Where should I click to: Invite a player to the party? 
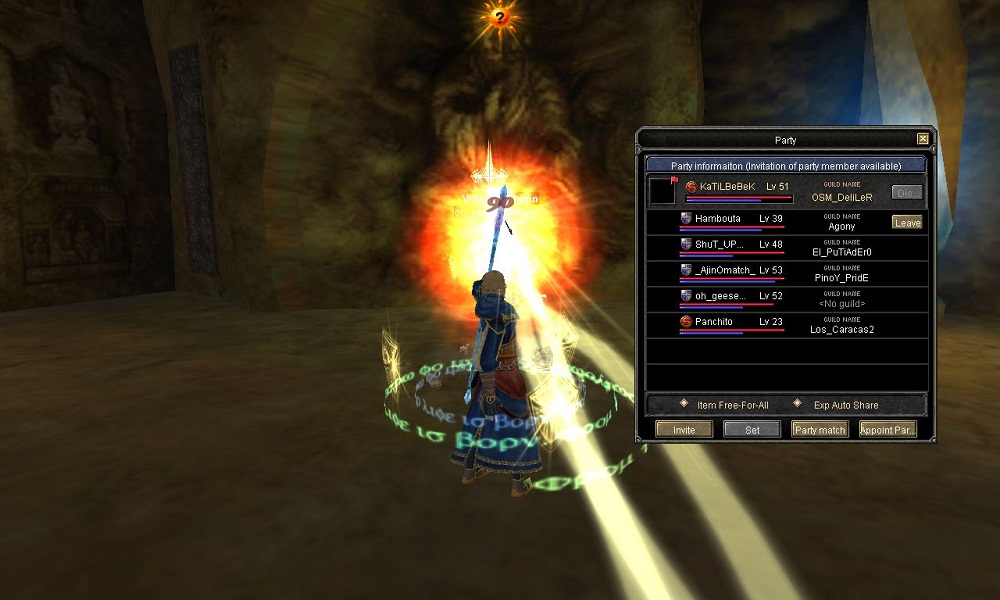click(684, 430)
